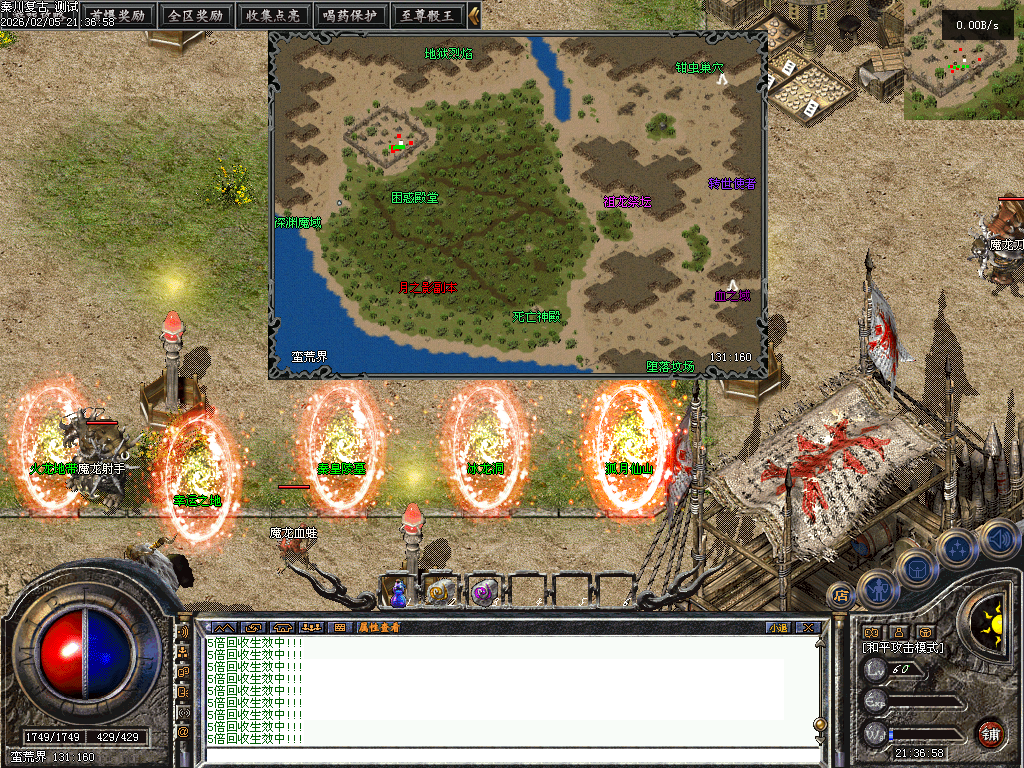The width and height of the screenshot is (1024, 768).
Task: Use the golden spiral scroll in belt
Action: (439, 592)
